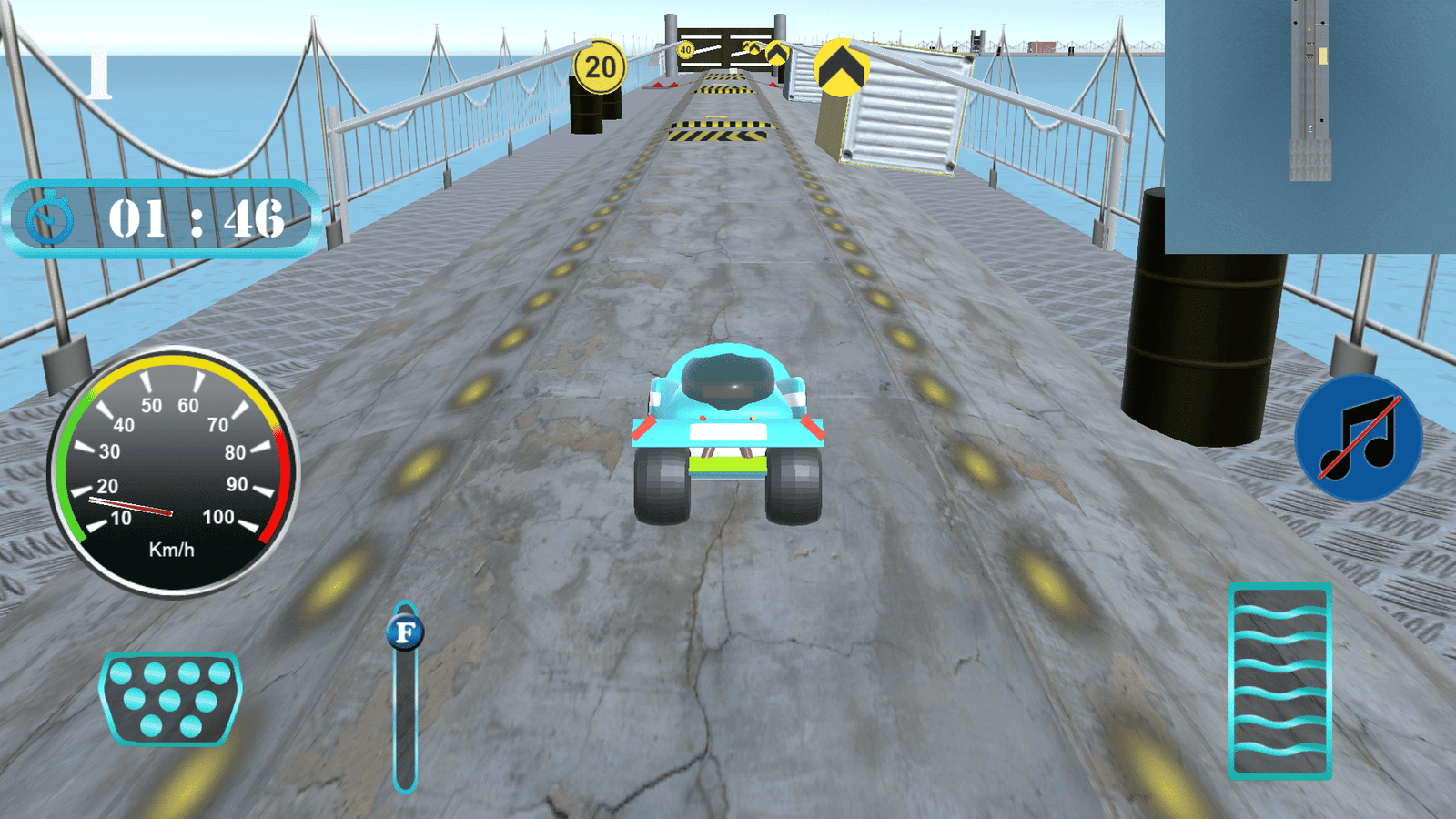The image size is (1456, 819).
Task: Select the minimap in the top corner
Action: (x=1310, y=126)
